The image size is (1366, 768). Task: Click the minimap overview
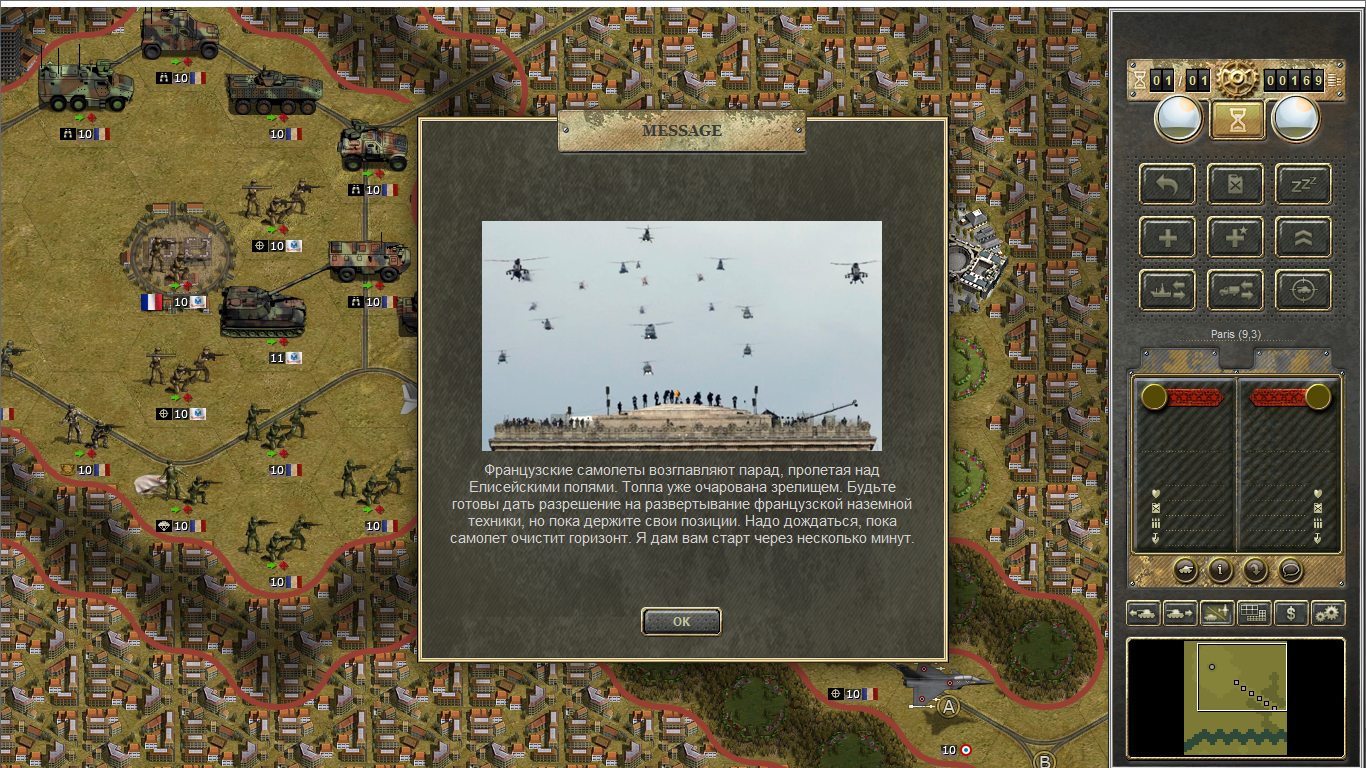pos(1235,697)
